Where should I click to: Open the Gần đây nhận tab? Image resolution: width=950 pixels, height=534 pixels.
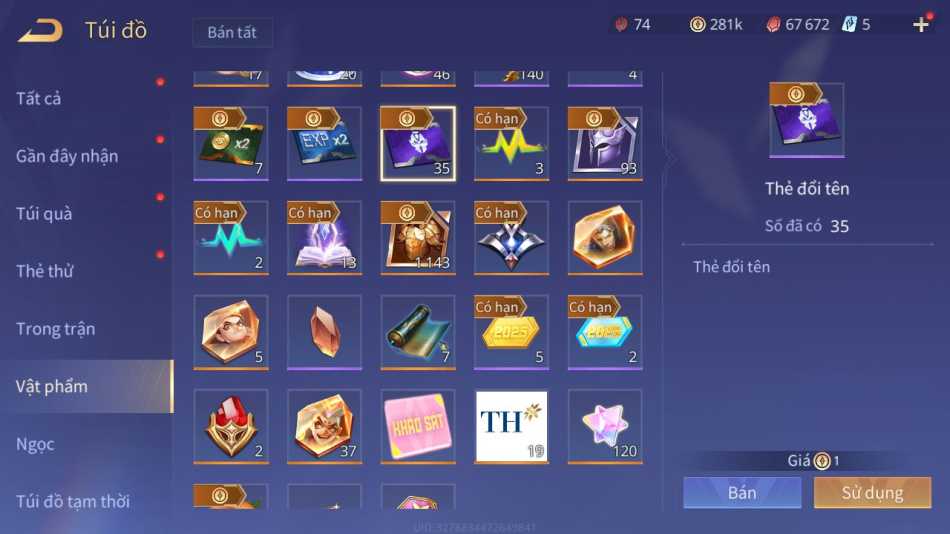pos(67,156)
